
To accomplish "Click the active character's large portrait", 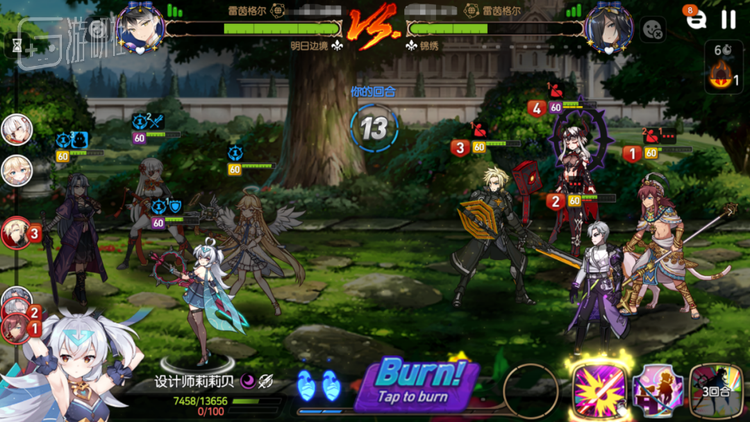I will (65, 370).
